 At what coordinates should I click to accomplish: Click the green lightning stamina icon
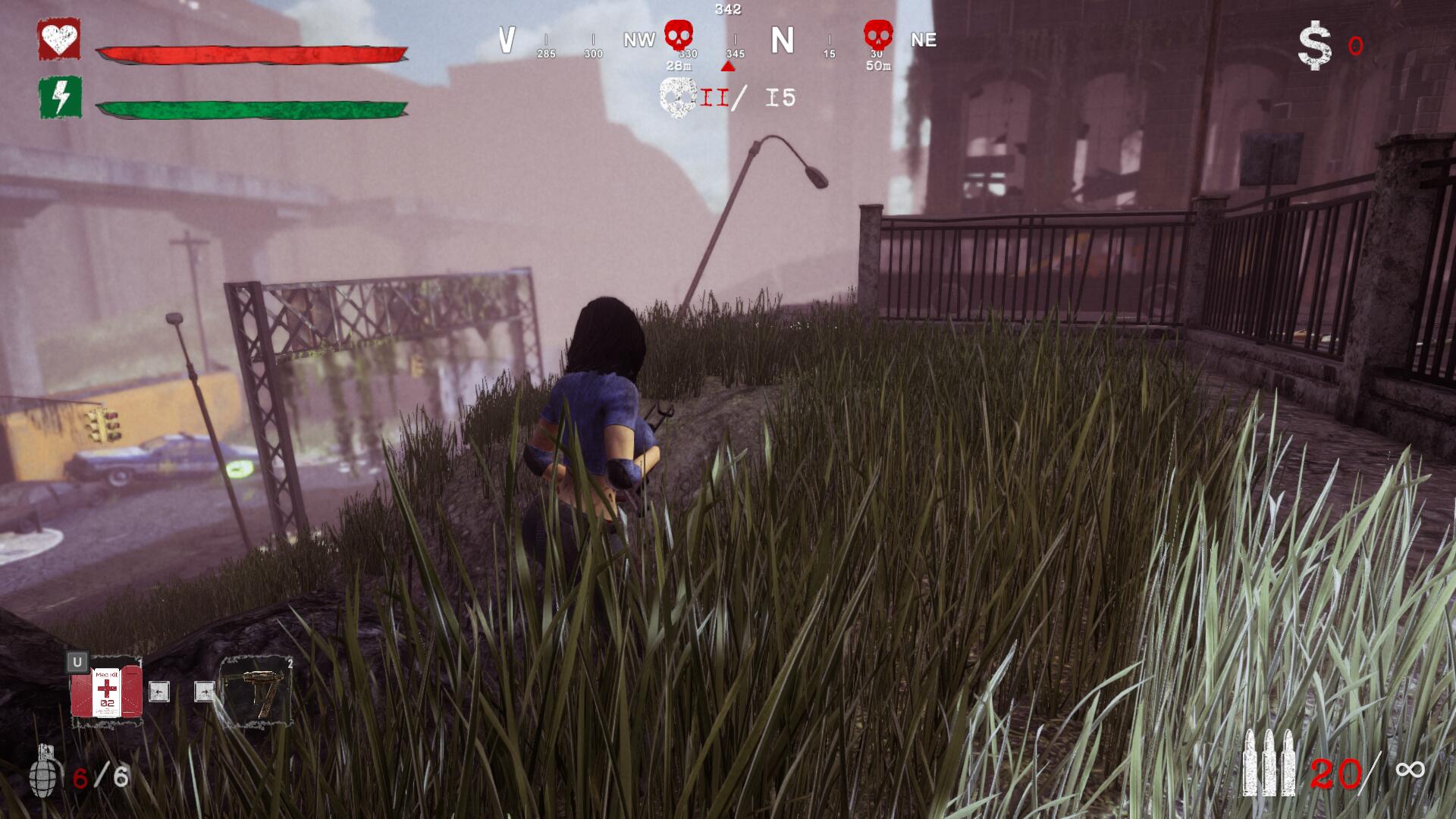pos(60,97)
